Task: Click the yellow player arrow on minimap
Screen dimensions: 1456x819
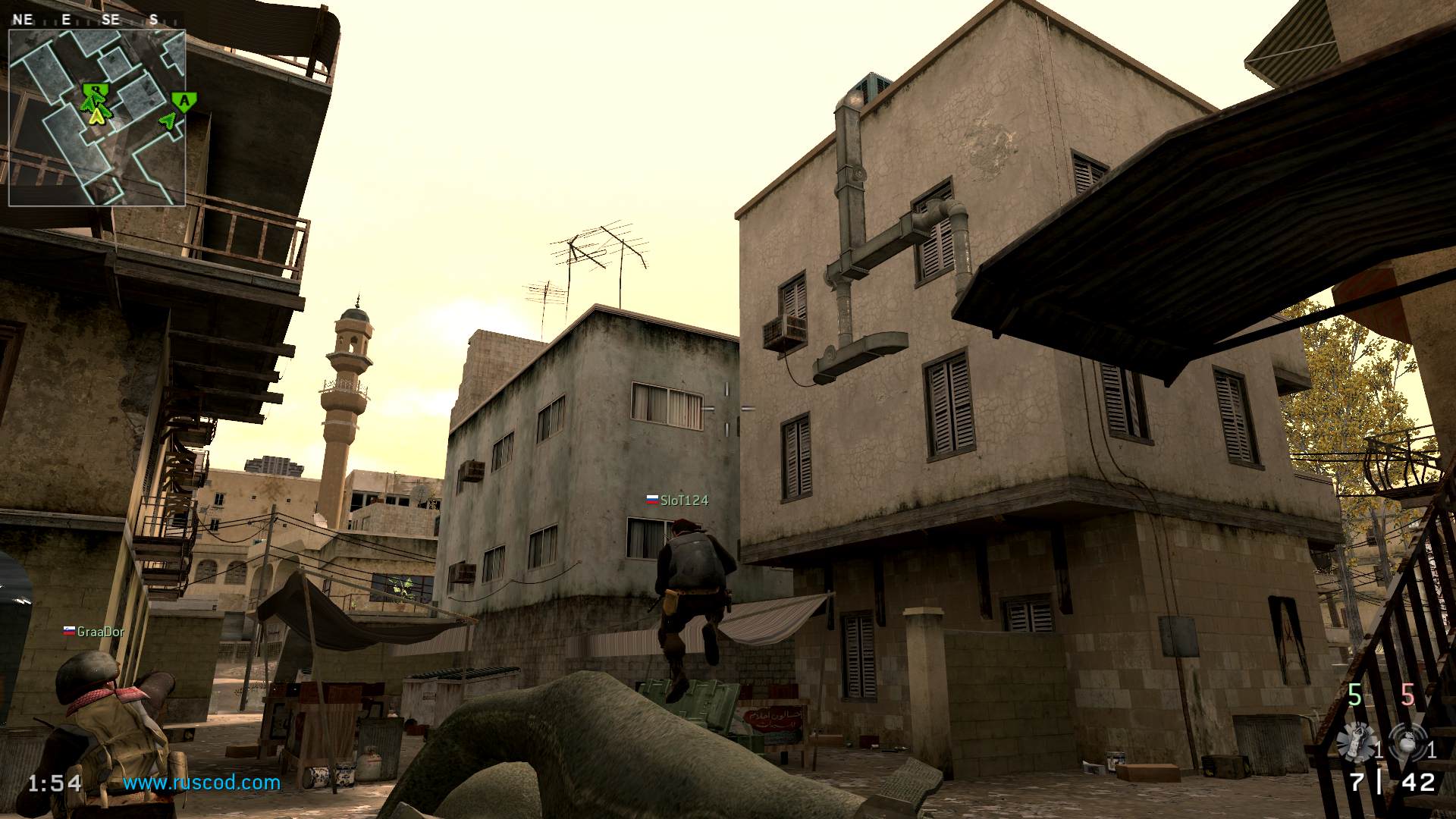Action: 96,116
